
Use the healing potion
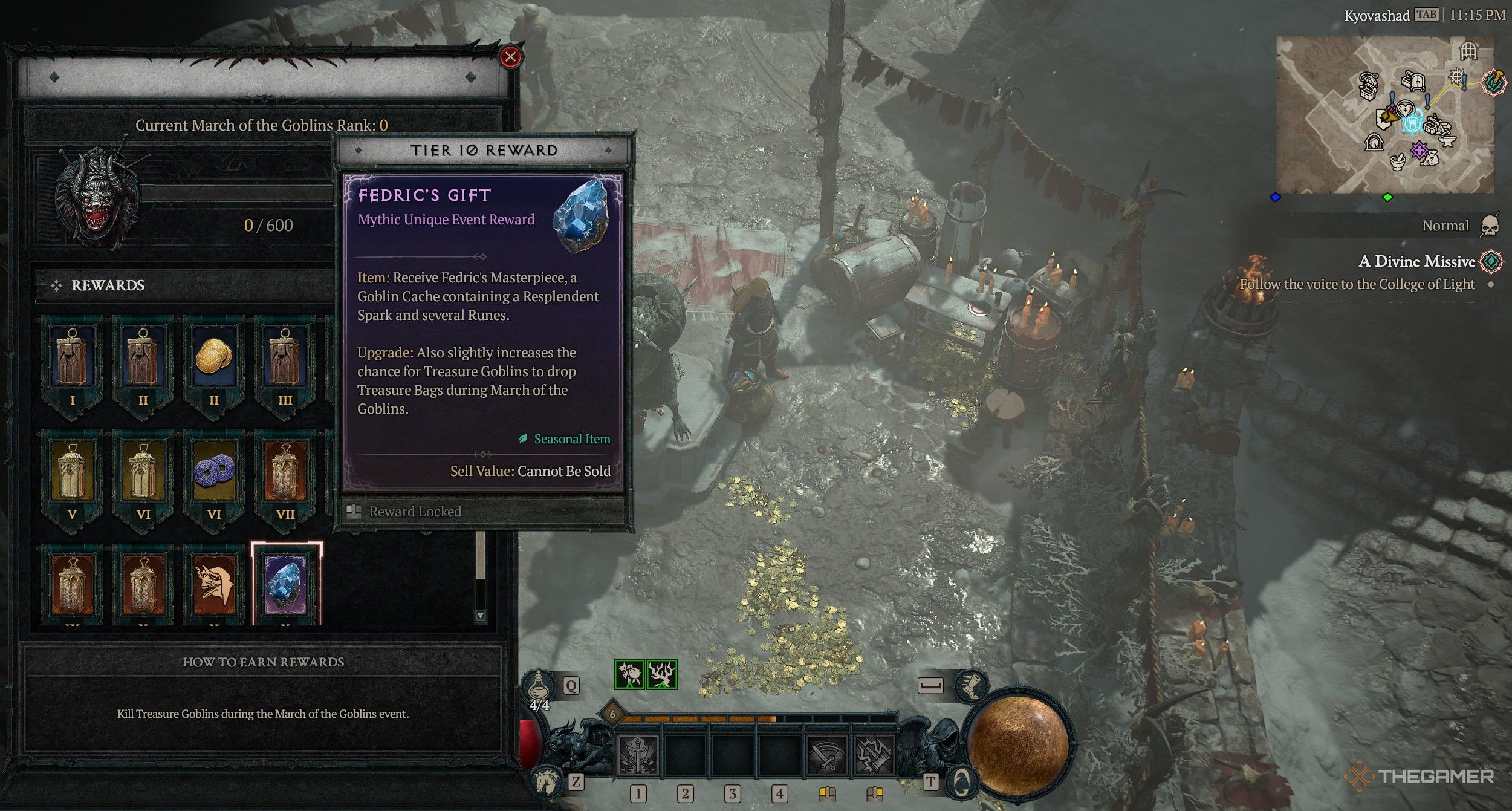[538, 688]
